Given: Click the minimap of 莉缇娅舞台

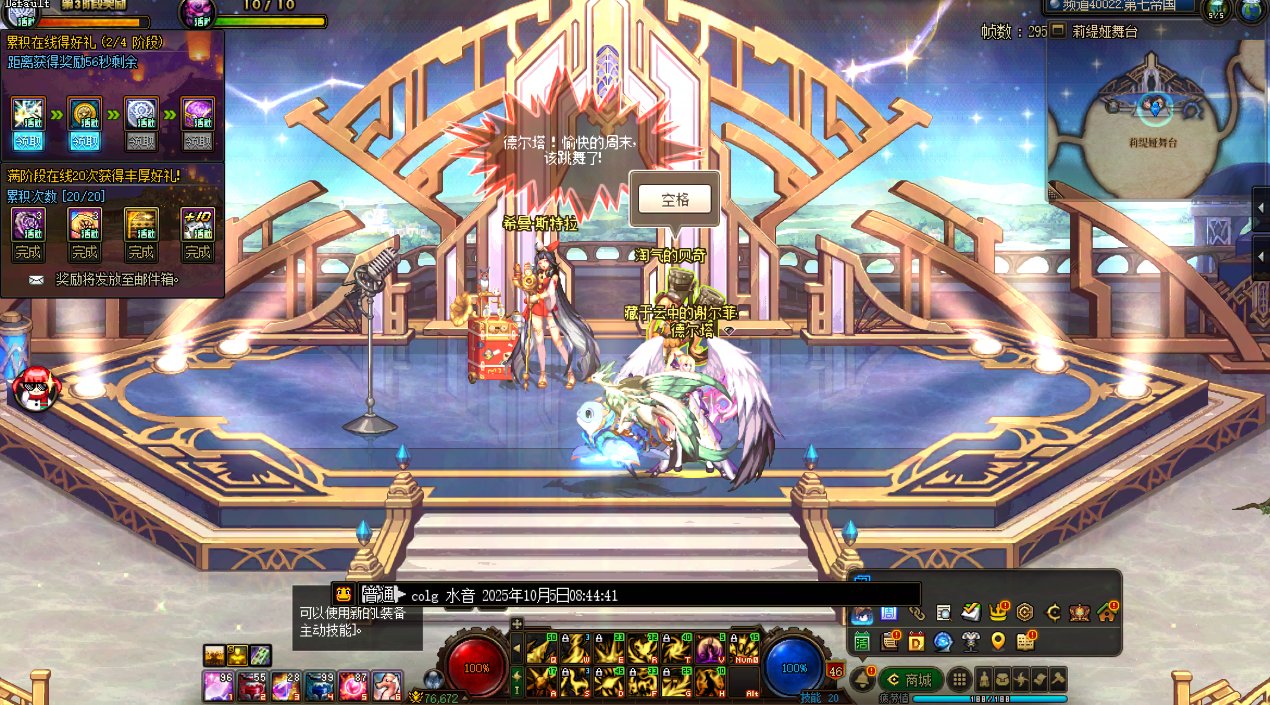Looking at the screenshot, I should (1150, 120).
